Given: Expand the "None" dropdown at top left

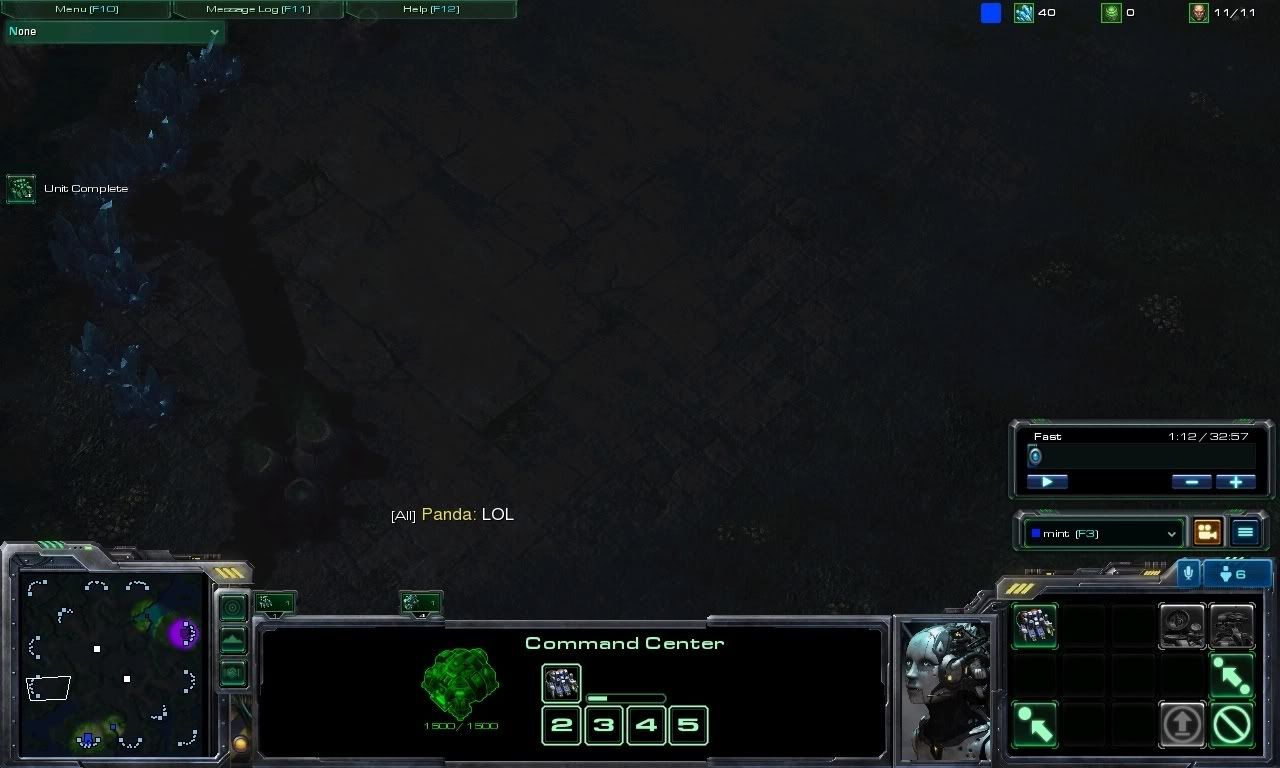Looking at the screenshot, I should click(114, 32).
